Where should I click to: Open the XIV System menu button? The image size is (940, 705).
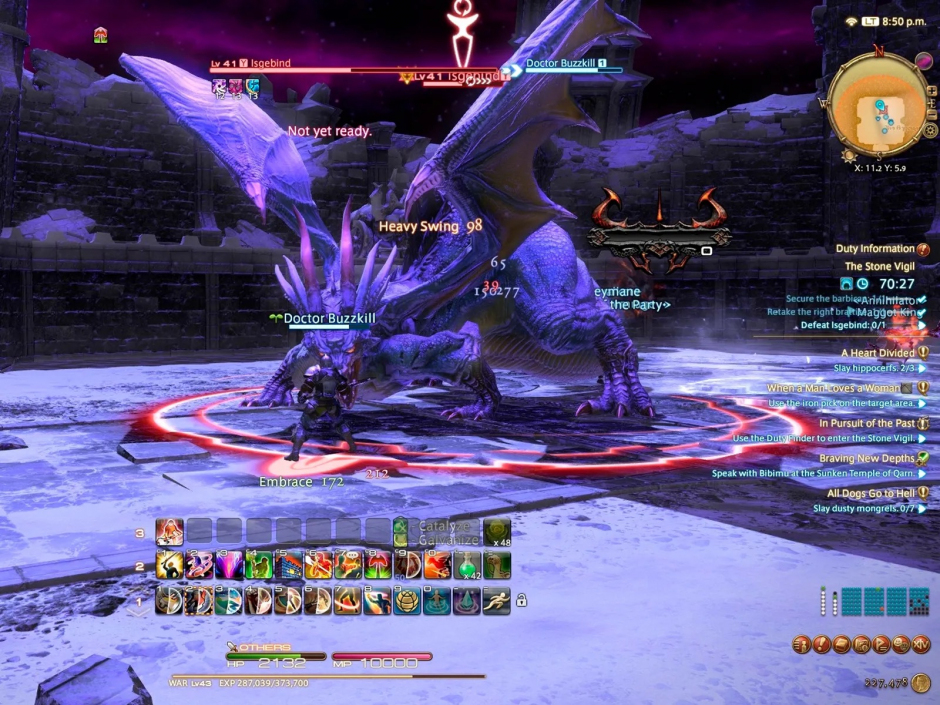click(x=921, y=645)
